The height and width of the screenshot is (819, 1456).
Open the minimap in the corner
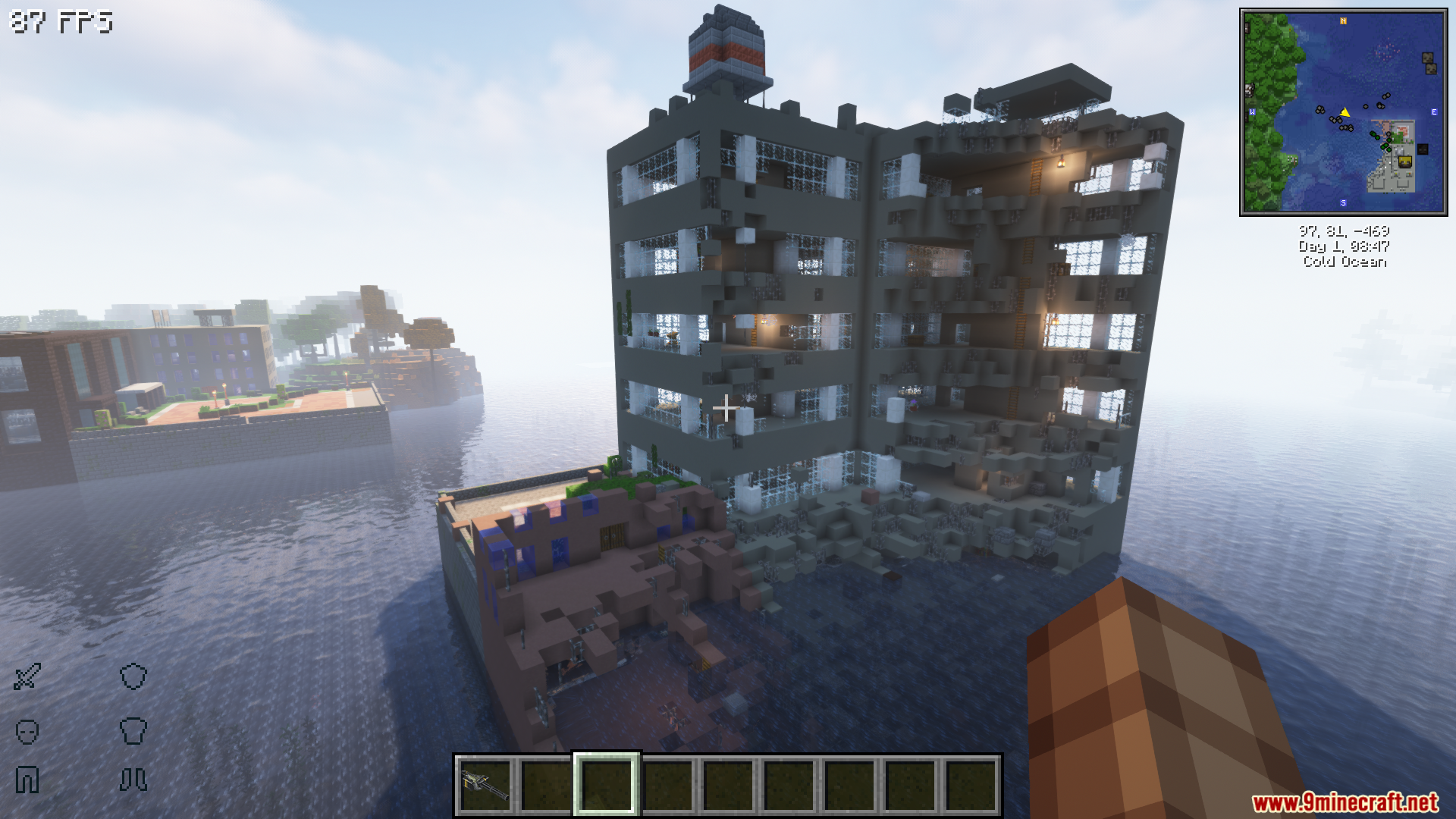[1343, 112]
